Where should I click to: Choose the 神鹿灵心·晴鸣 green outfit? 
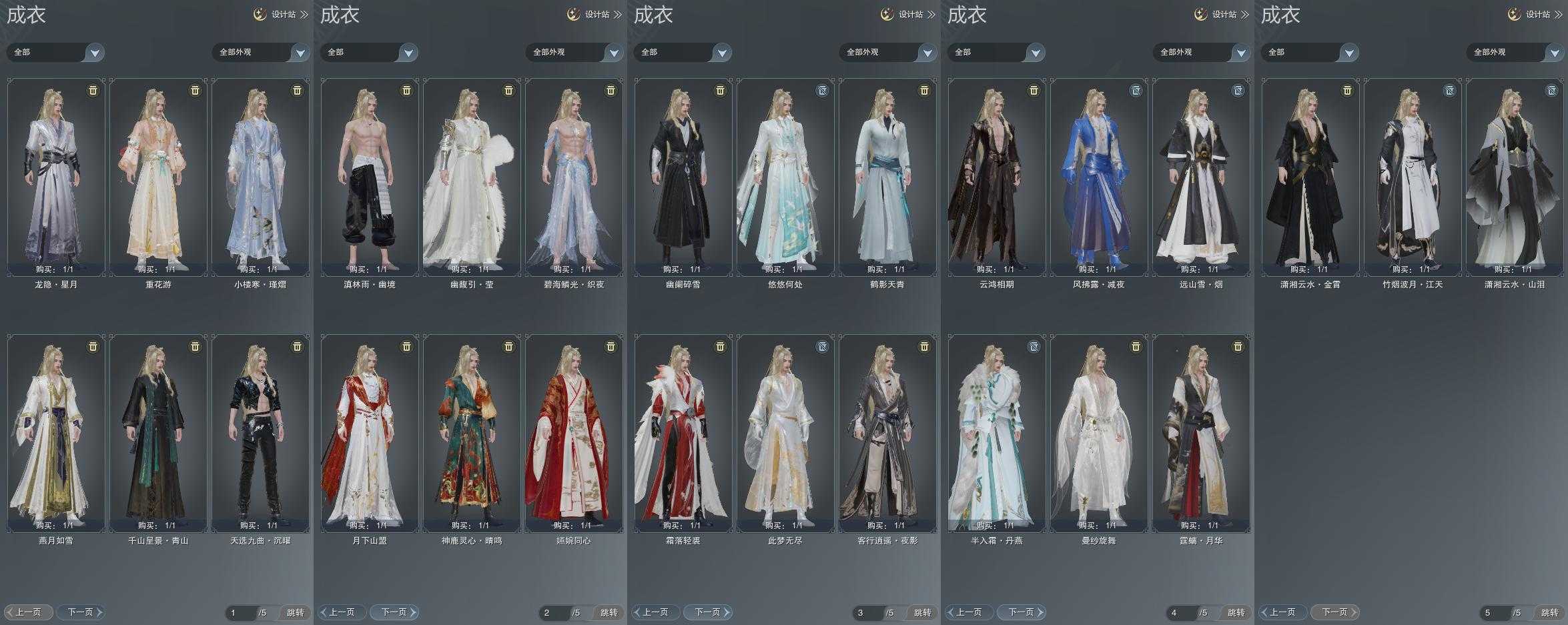pyautogui.click(x=472, y=434)
